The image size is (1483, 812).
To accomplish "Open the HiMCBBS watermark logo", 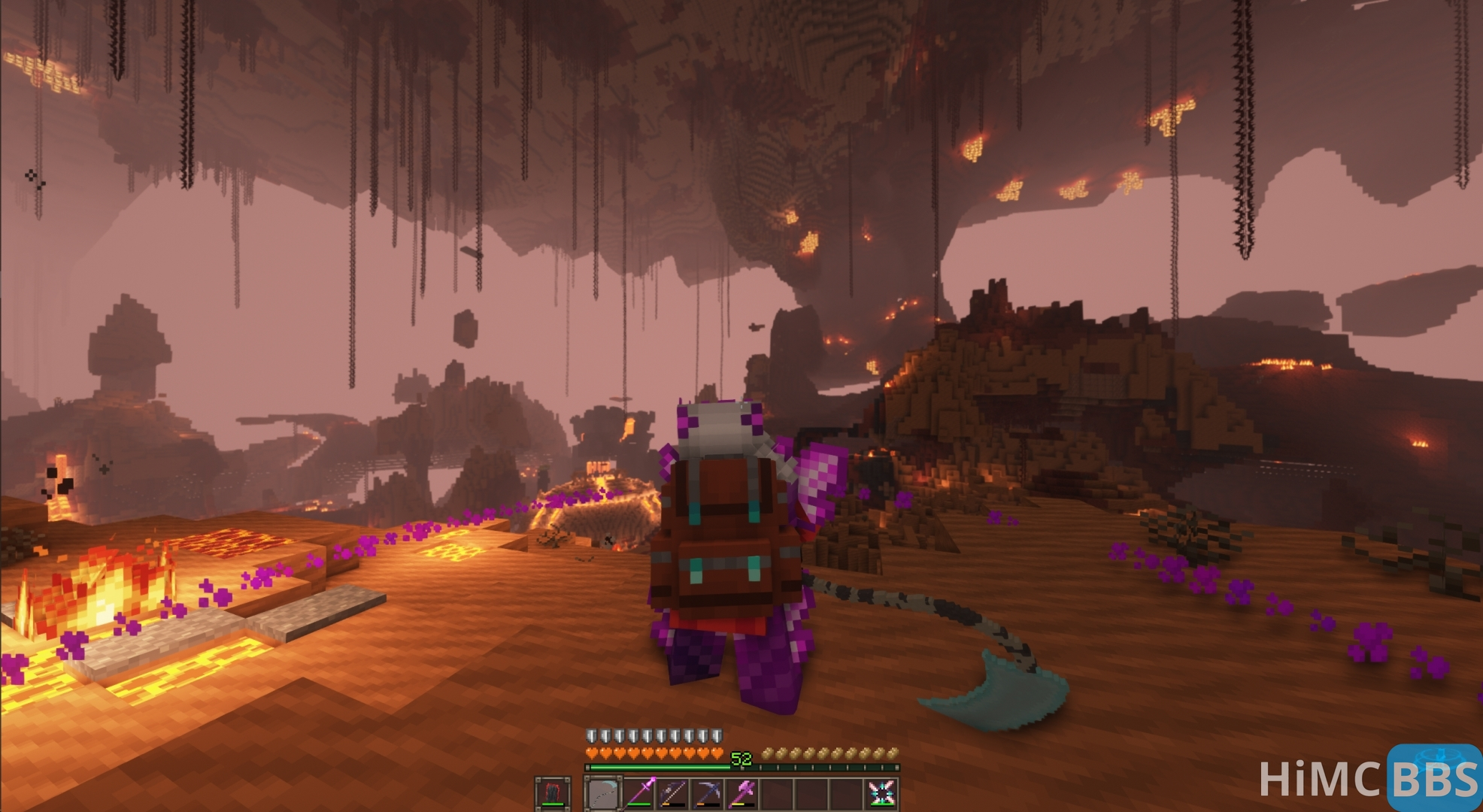I will coord(1370,778).
